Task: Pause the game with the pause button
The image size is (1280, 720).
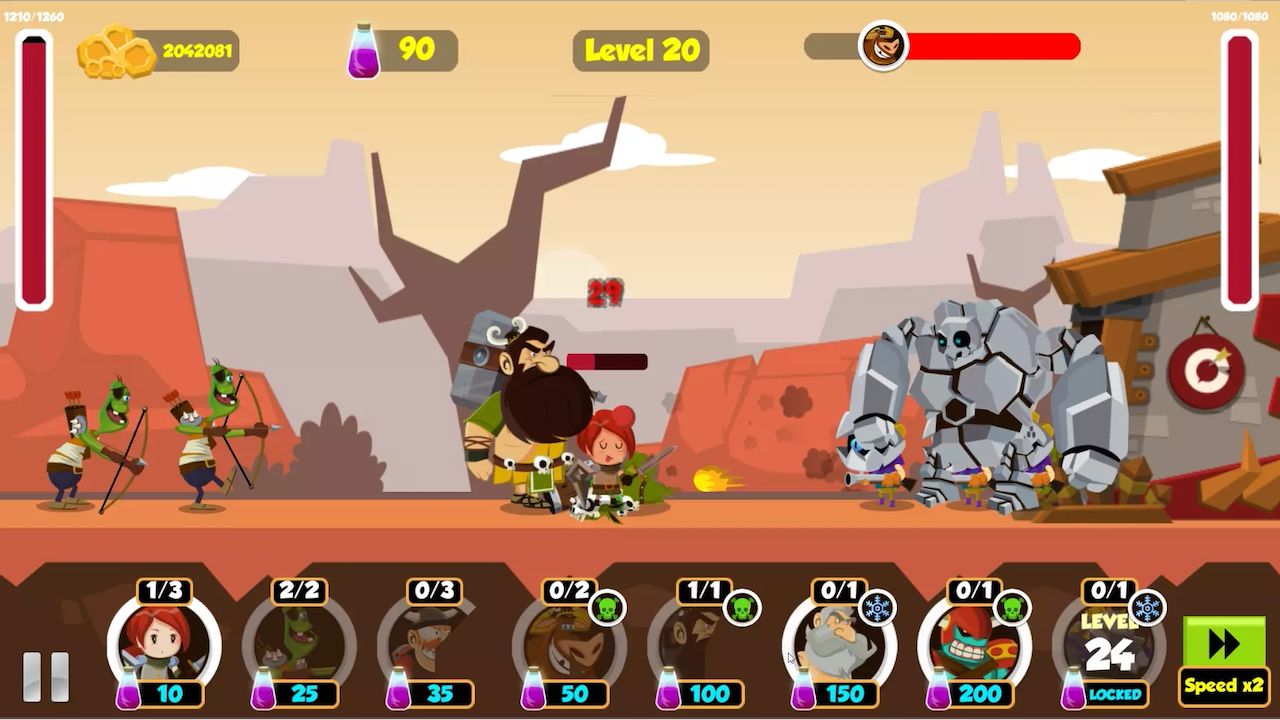Action: [46, 676]
